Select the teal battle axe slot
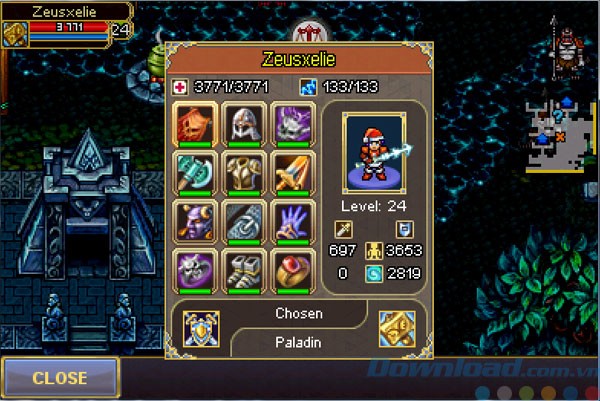The height and width of the screenshot is (401, 600). point(196,173)
